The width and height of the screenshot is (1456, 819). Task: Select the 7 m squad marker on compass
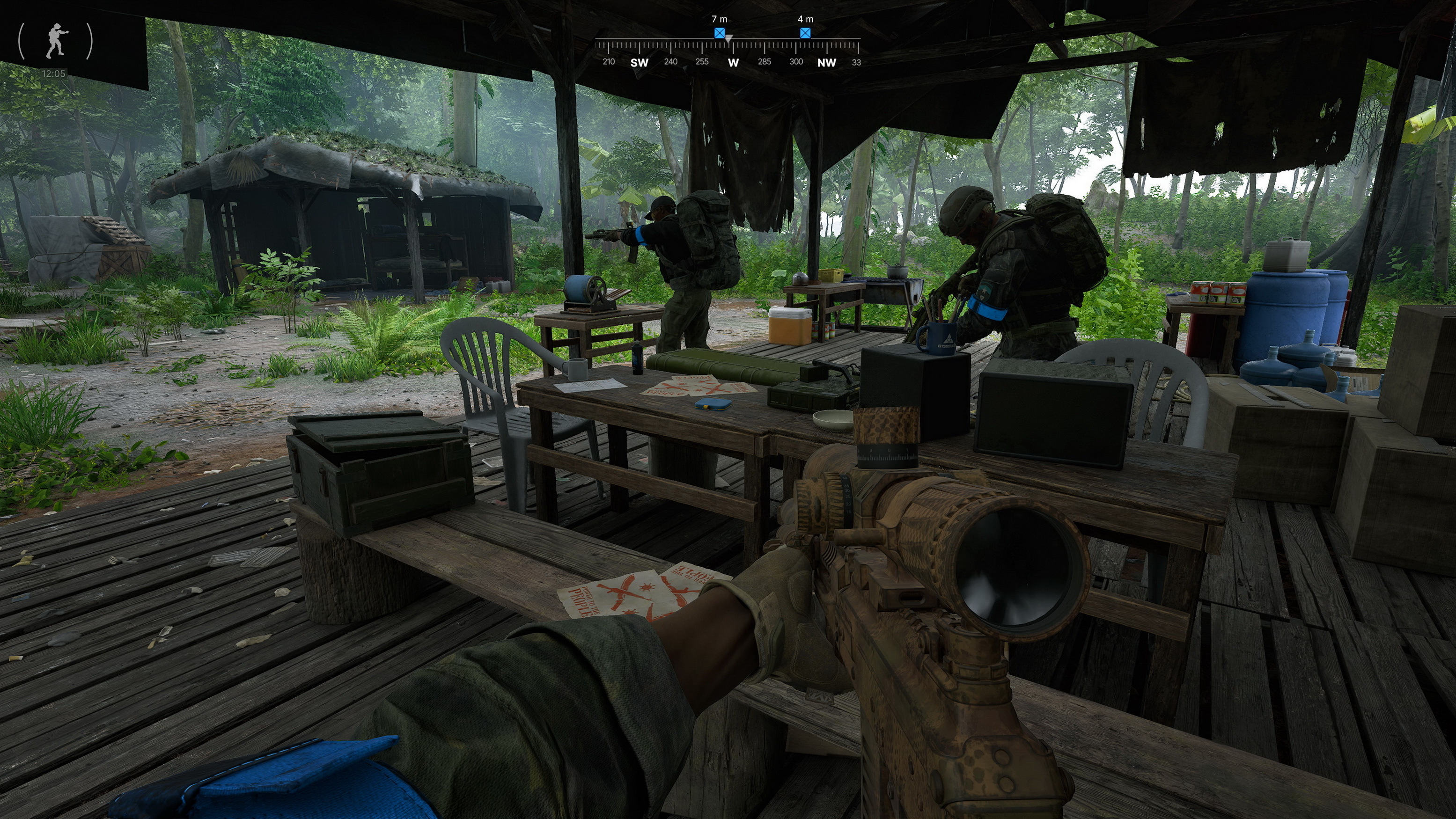click(719, 33)
